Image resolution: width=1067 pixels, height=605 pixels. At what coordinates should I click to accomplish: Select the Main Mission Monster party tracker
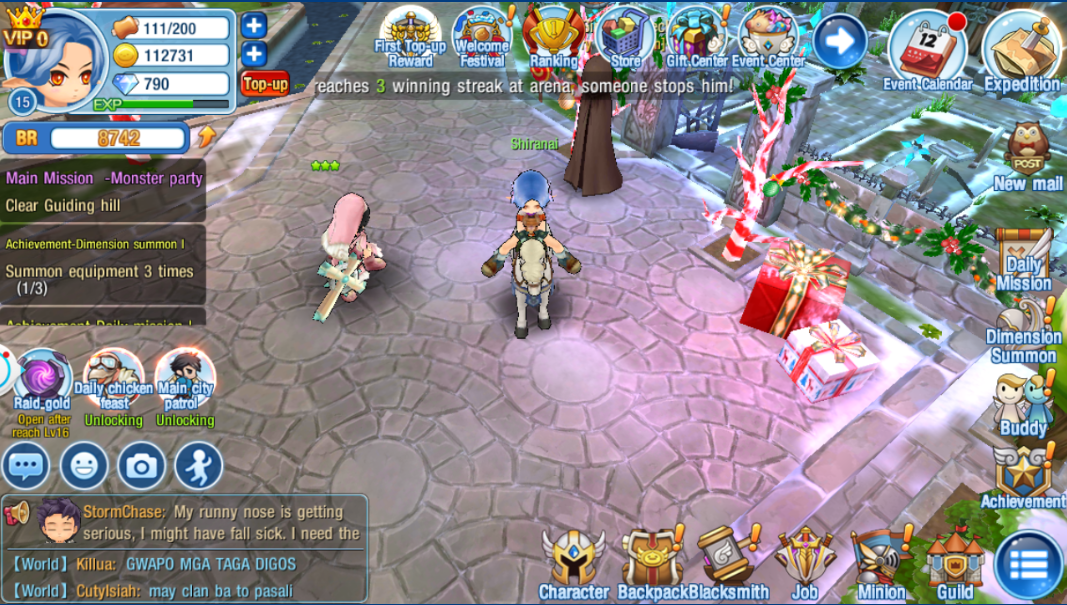[x=104, y=191]
